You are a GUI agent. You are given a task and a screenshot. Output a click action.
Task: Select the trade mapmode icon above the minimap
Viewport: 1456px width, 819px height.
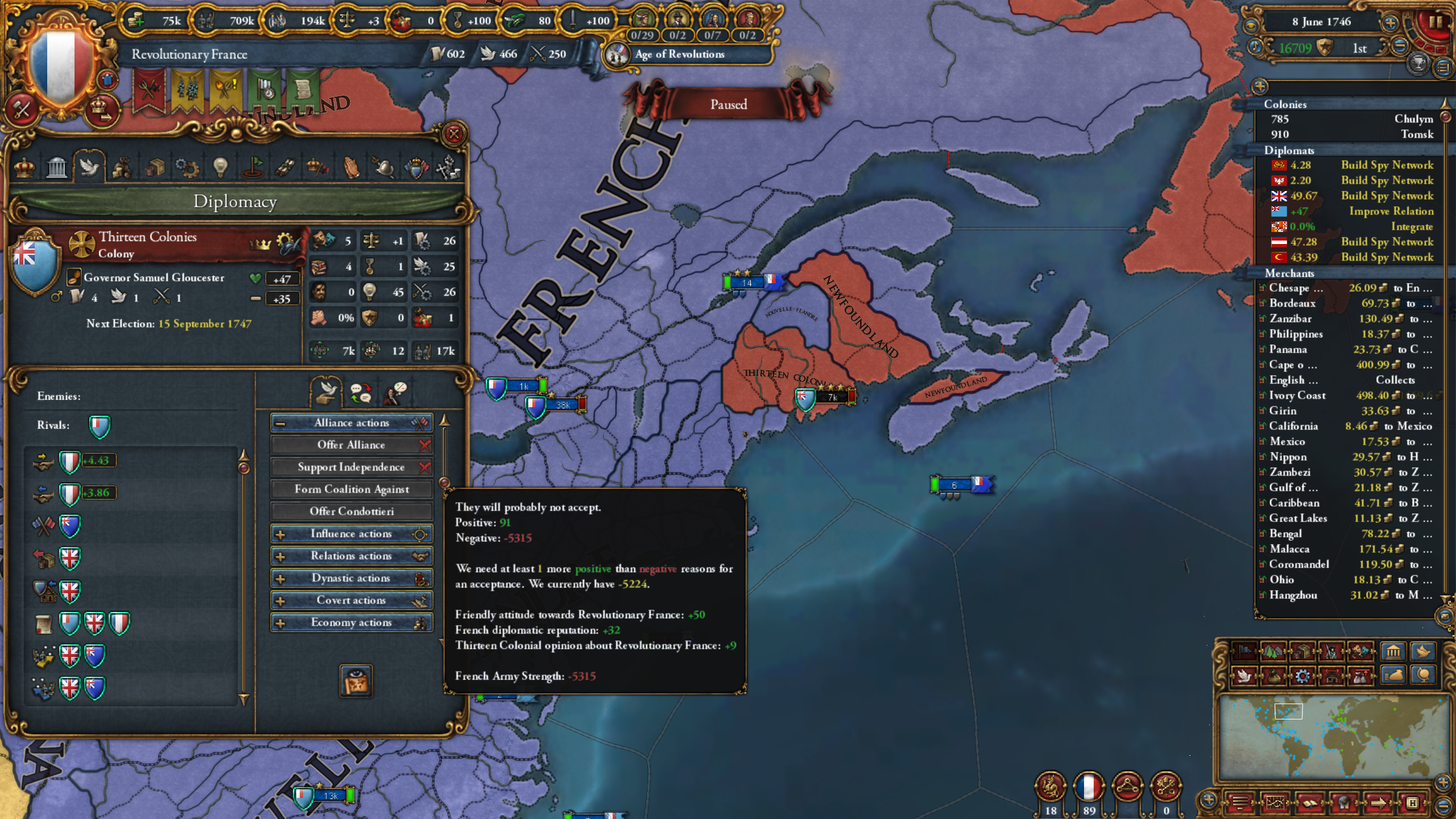pos(1301,652)
